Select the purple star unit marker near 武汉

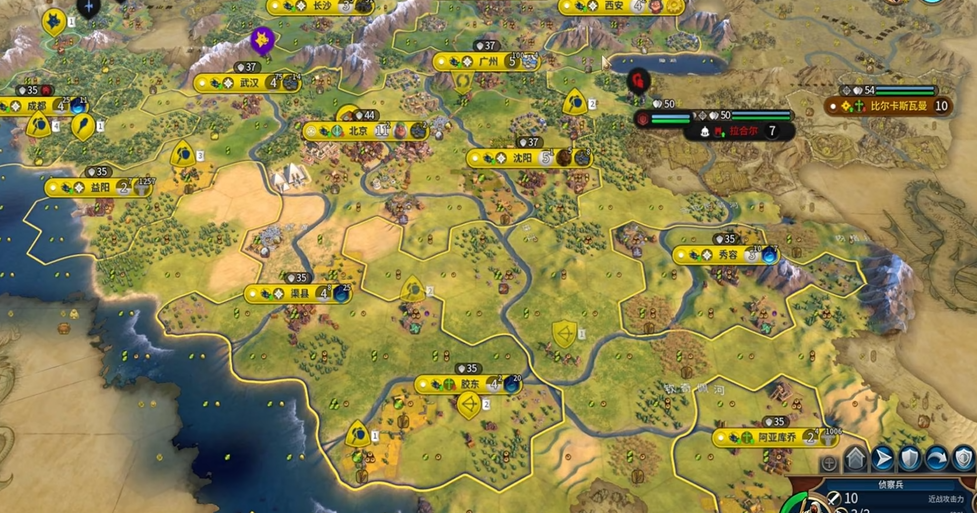pos(262,40)
